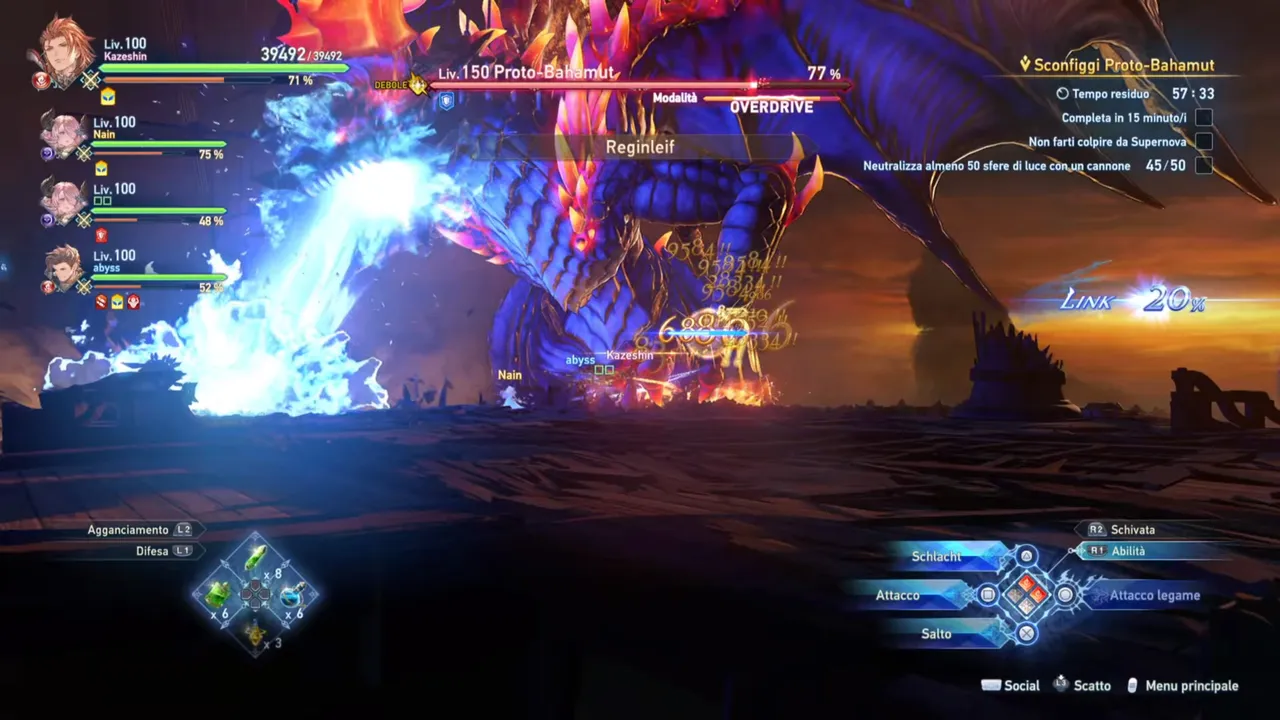Screen dimensions: 1280x720
Task: Check the Neutralizza almeno 50 sfere objective box
Action: click(1205, 166)
